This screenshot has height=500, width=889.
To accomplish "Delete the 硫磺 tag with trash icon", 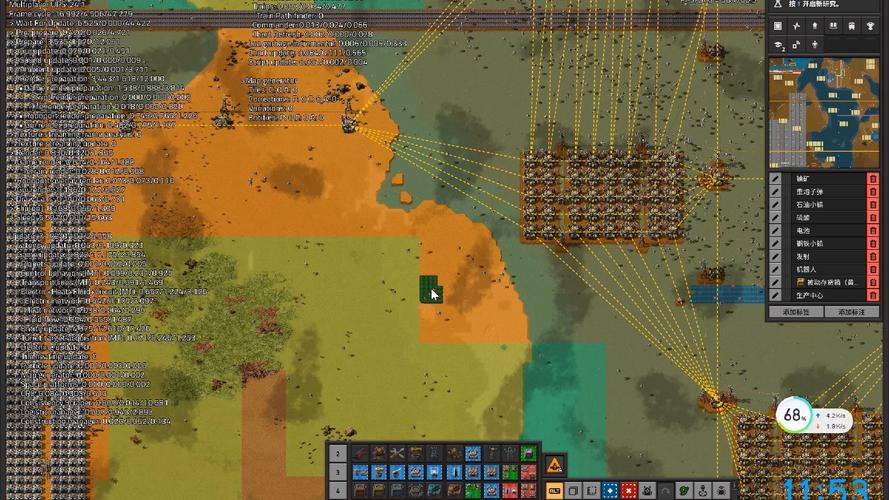I will click(x=873, y=217).
